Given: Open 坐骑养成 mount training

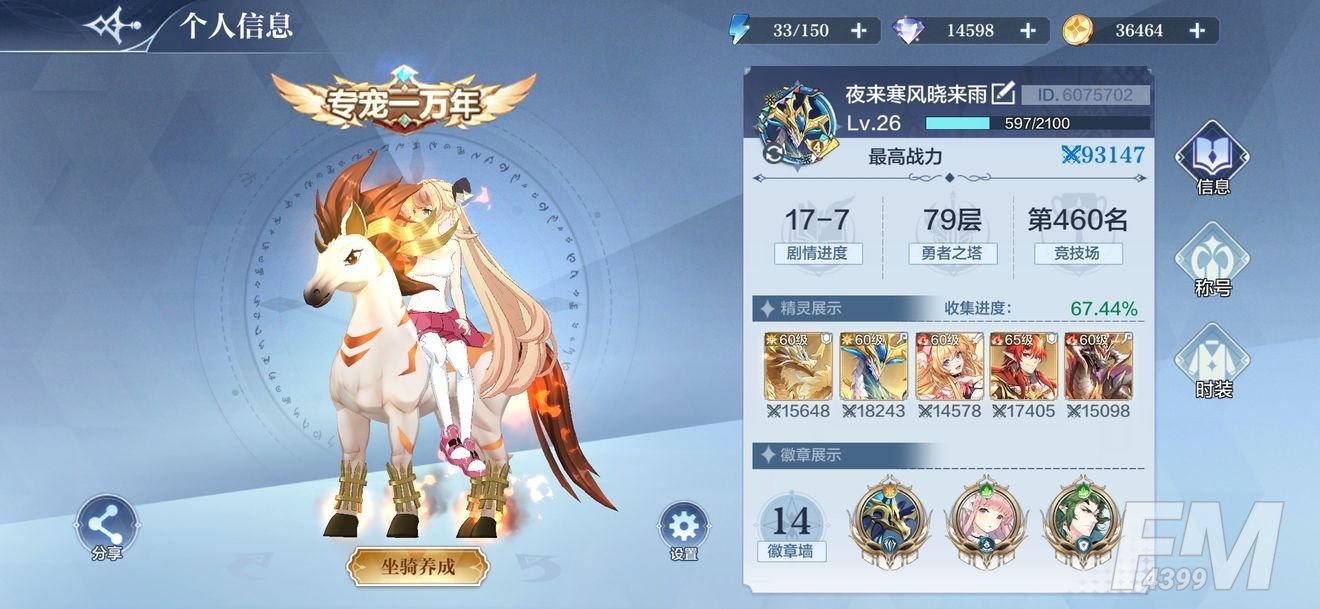Looking at the screenshot, I should pyautogui.click(x=418, y=567).
